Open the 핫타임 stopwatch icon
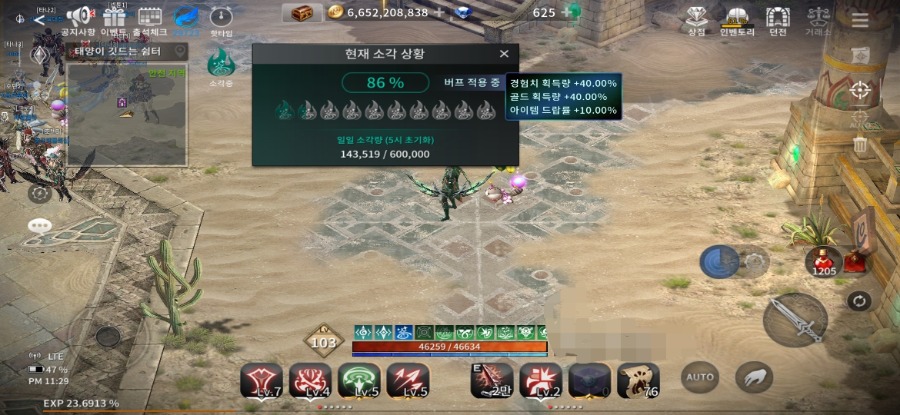This screenshot has height=415, width=900. click(x=221, y=17)
